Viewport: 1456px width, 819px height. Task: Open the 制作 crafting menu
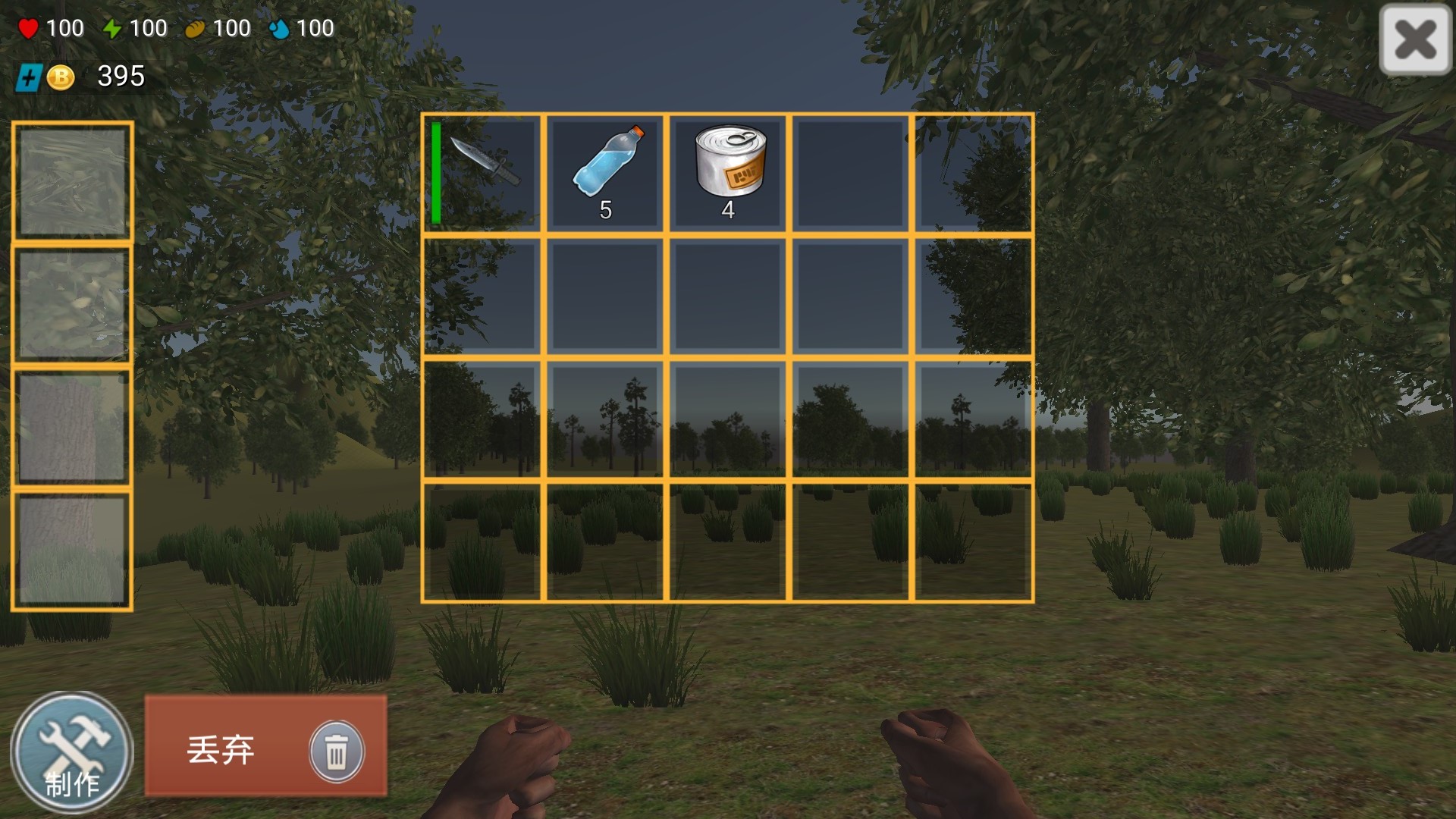pos(72,752)
